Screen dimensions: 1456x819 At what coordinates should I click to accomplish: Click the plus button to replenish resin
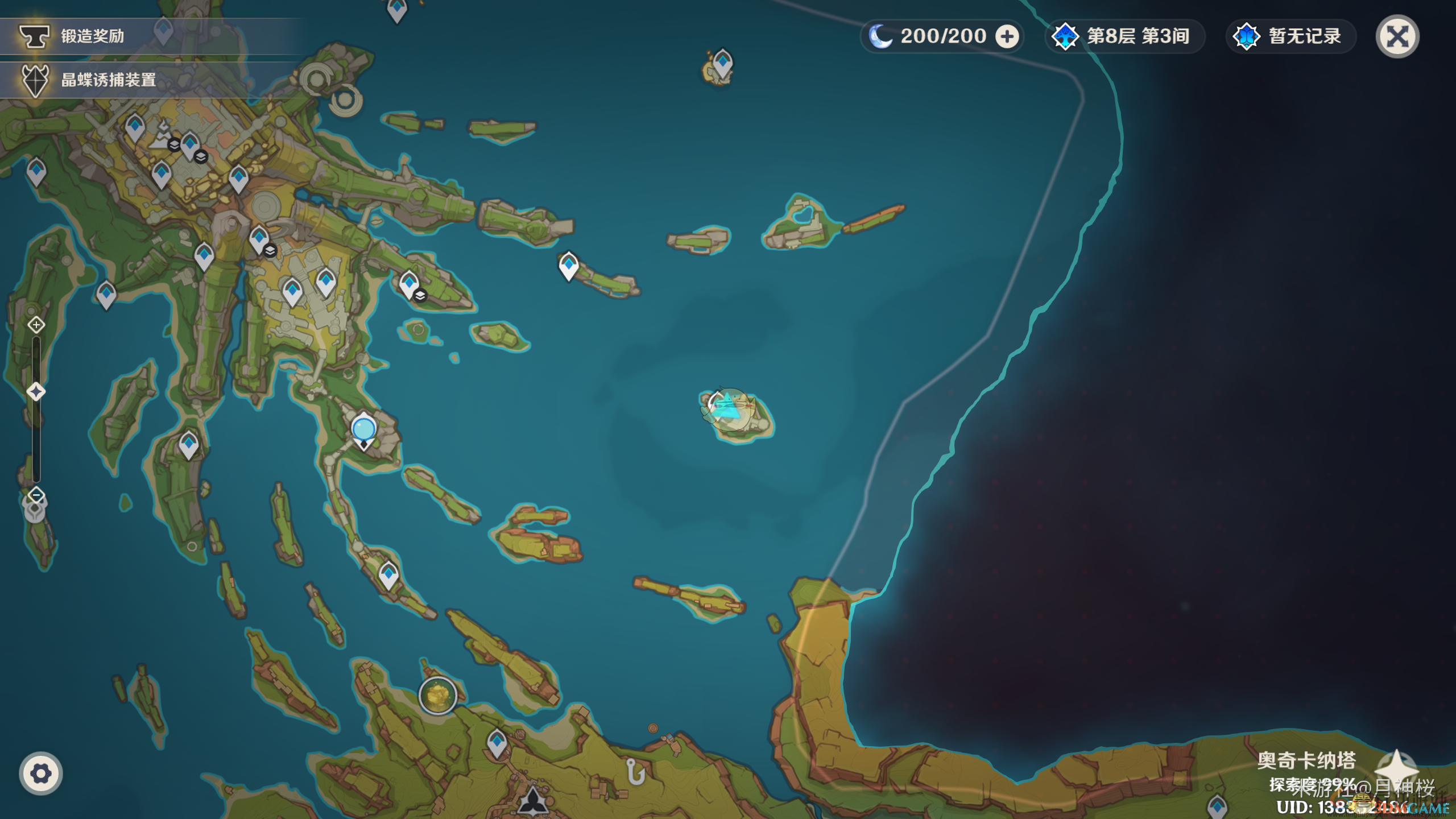click(1007, 37)
